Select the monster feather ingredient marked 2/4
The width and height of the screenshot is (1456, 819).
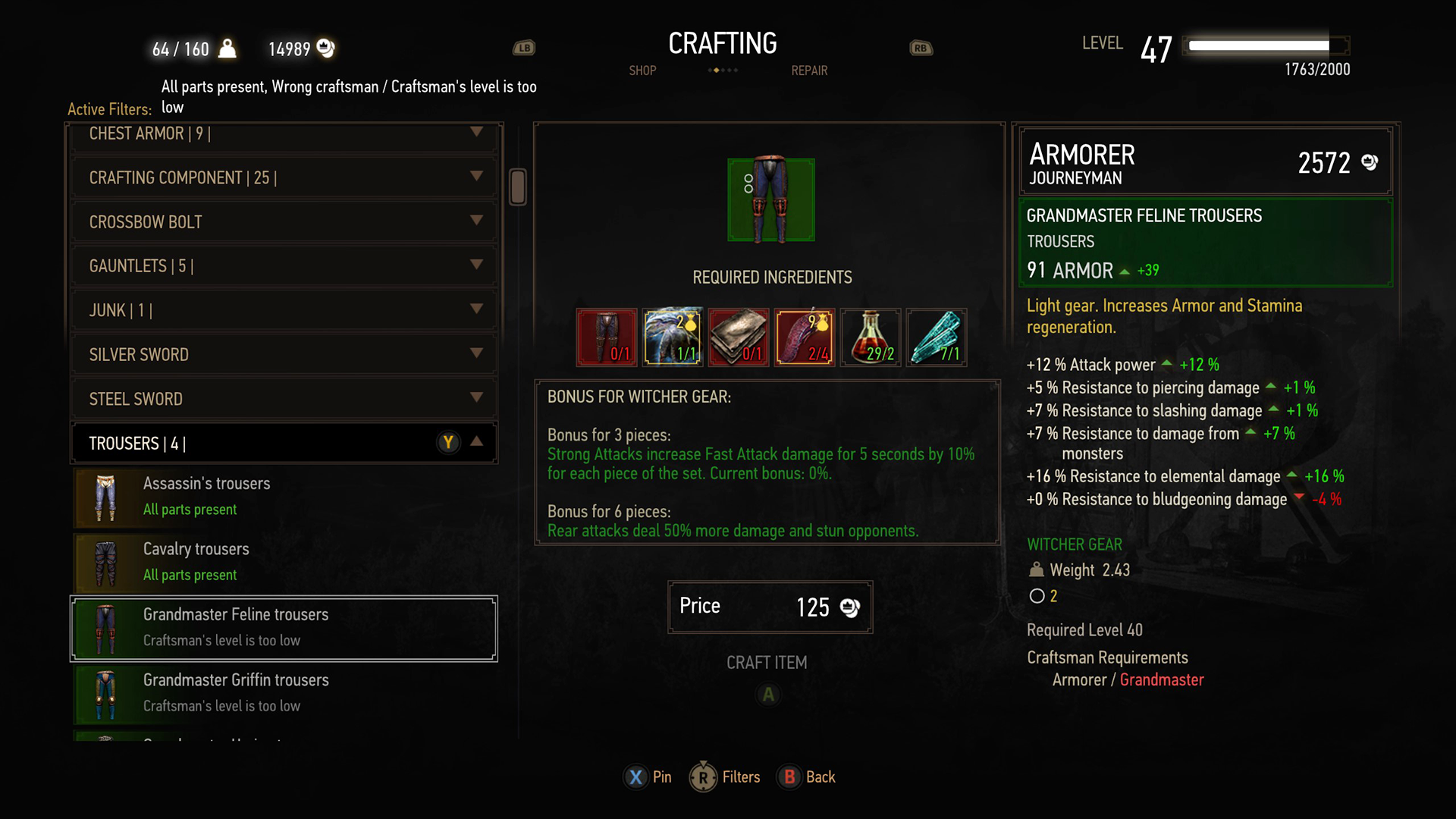click(804, 337)
